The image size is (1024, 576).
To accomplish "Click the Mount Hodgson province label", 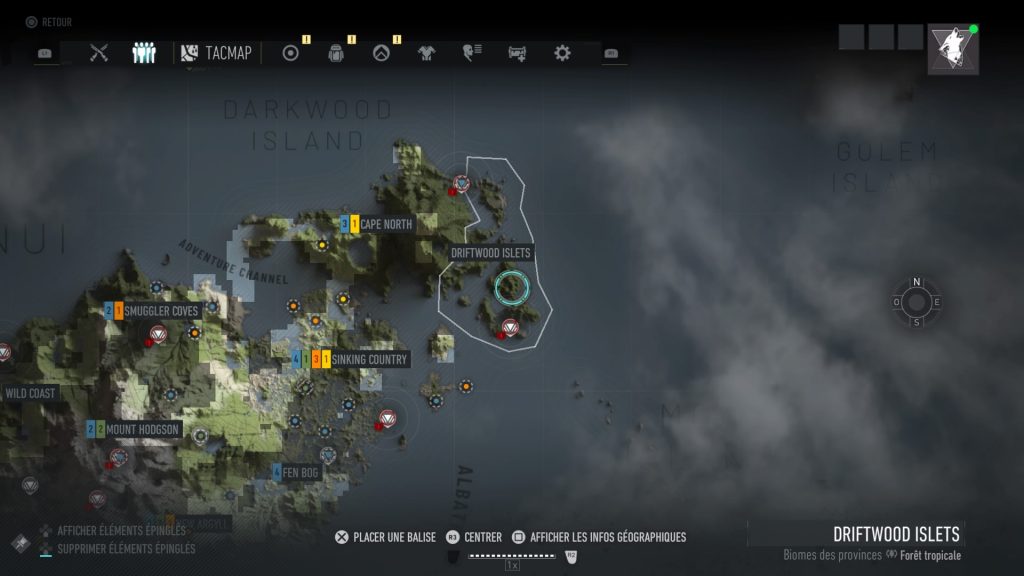I will pyautogui.click(x=143, y=429).
